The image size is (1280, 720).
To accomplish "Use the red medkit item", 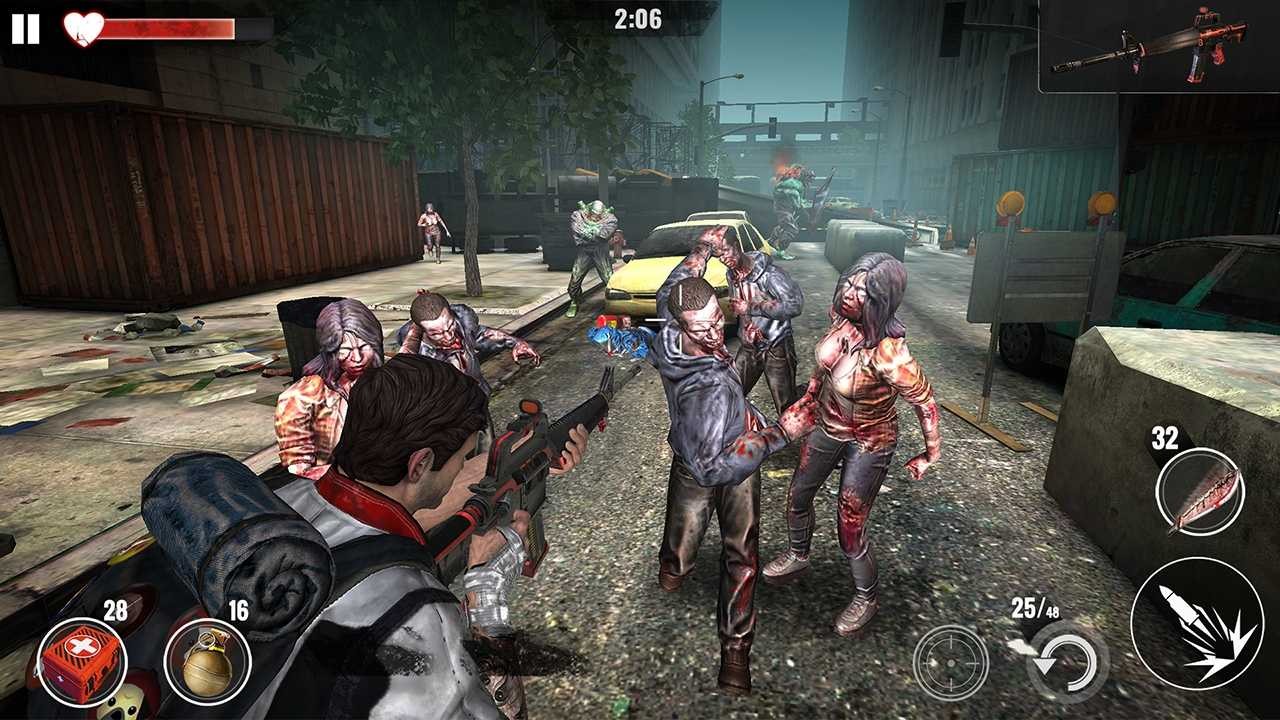I will [85, 660].
